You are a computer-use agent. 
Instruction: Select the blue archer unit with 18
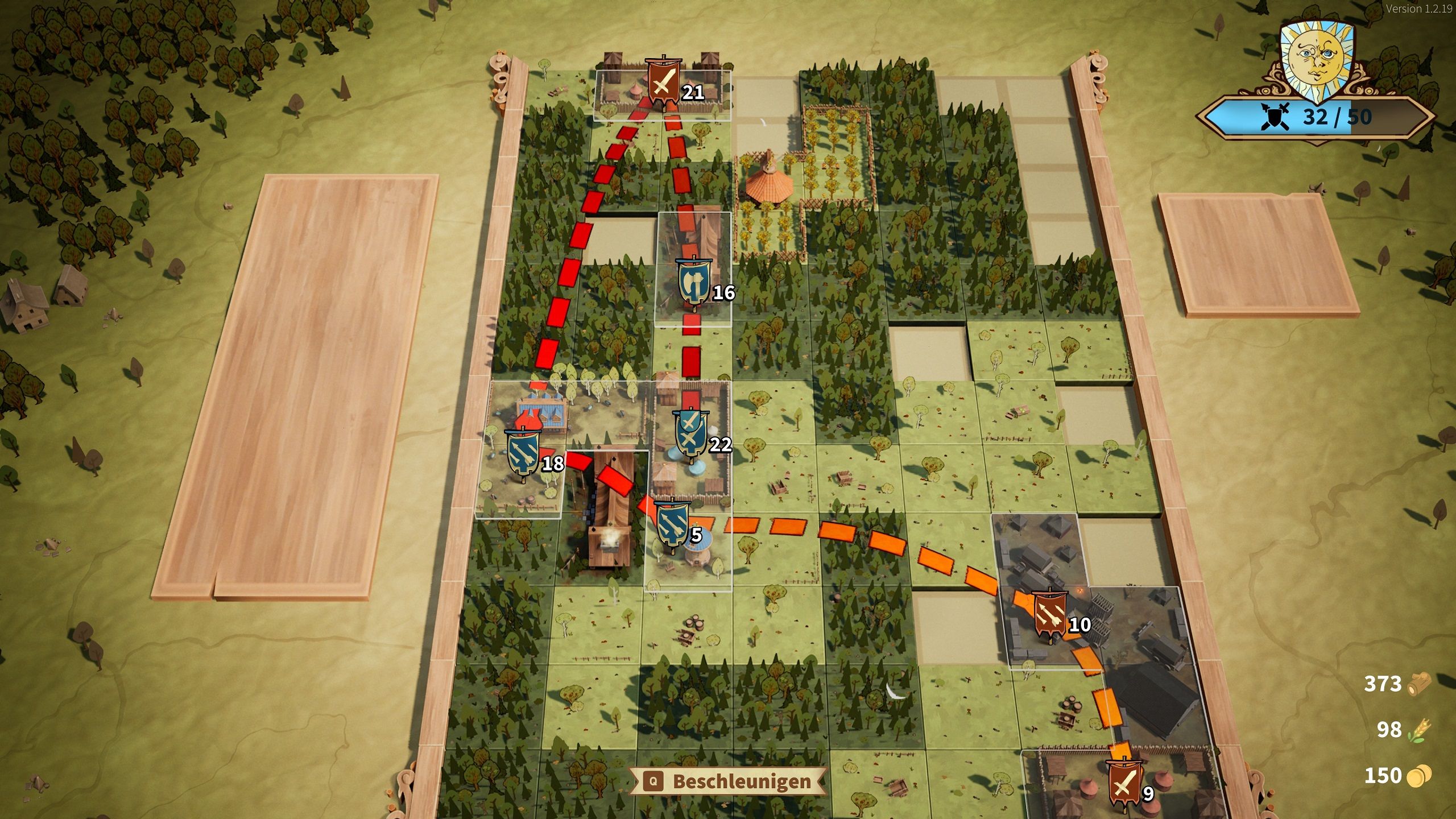point(523,453)
